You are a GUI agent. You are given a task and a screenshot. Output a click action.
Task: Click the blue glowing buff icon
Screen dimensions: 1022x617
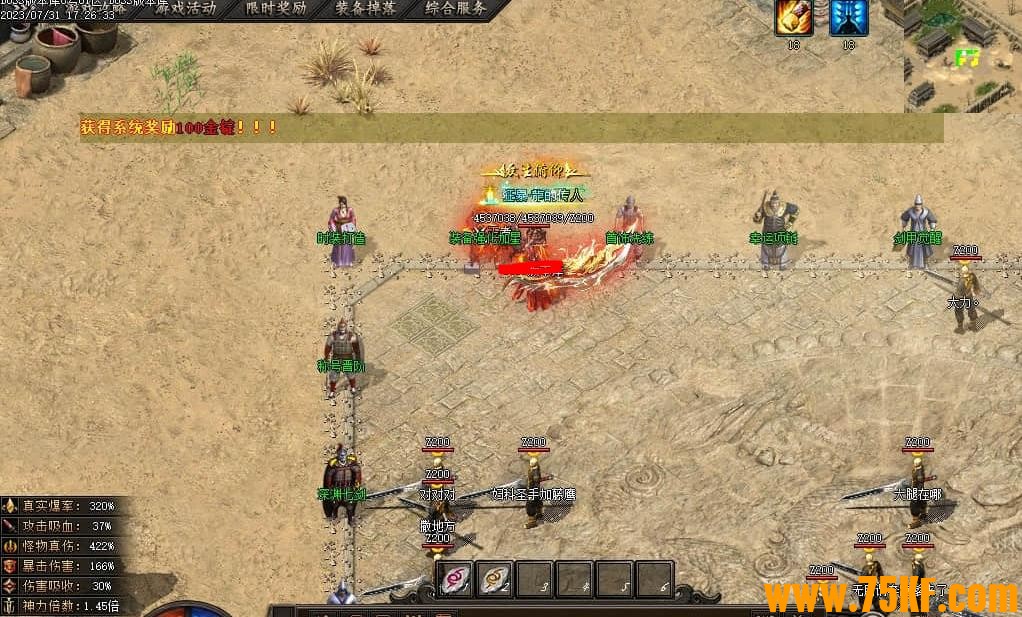tap(849, 17)
